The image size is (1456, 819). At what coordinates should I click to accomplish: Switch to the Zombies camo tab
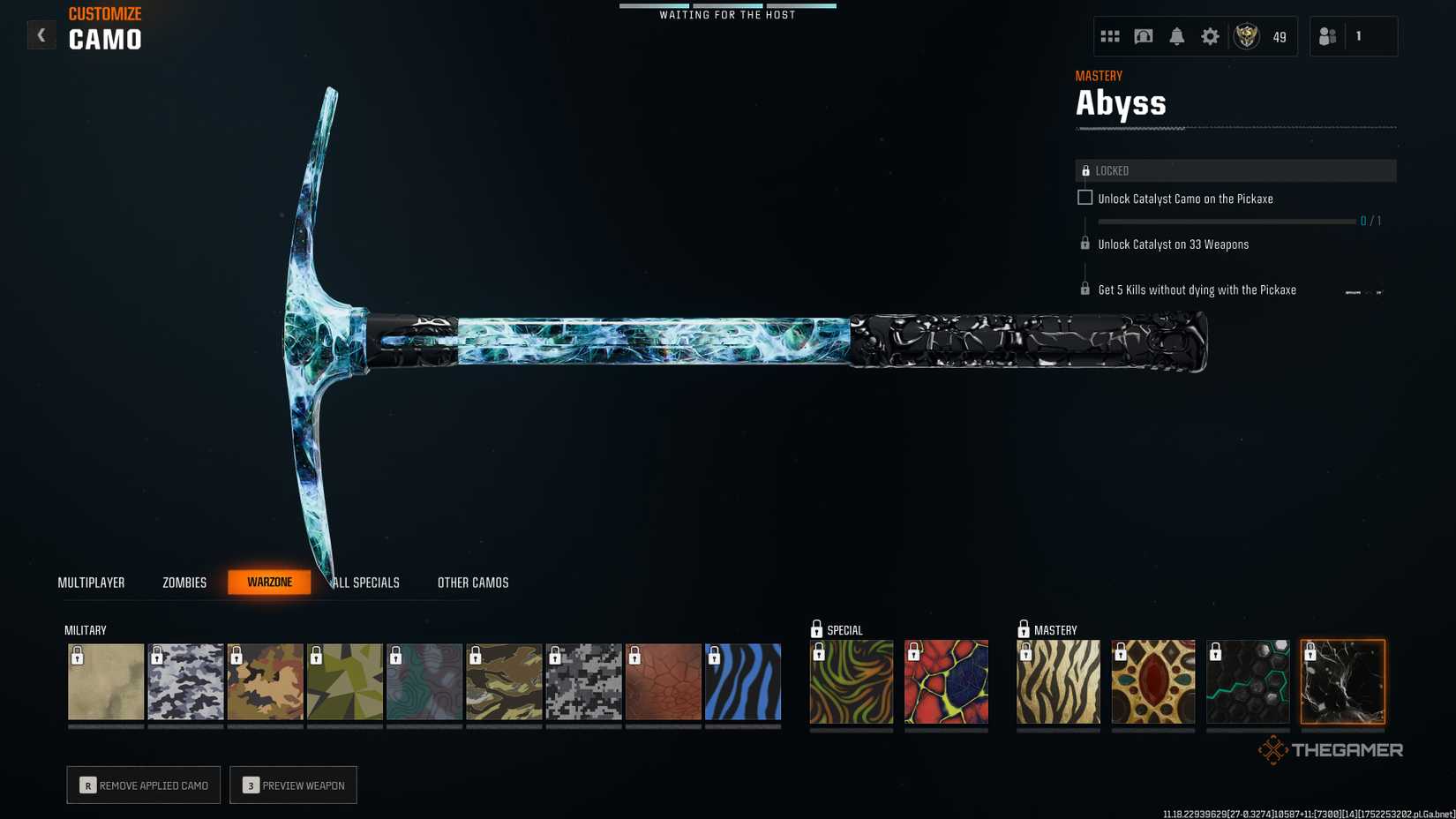pyautogui.click(x=183, y=582)
